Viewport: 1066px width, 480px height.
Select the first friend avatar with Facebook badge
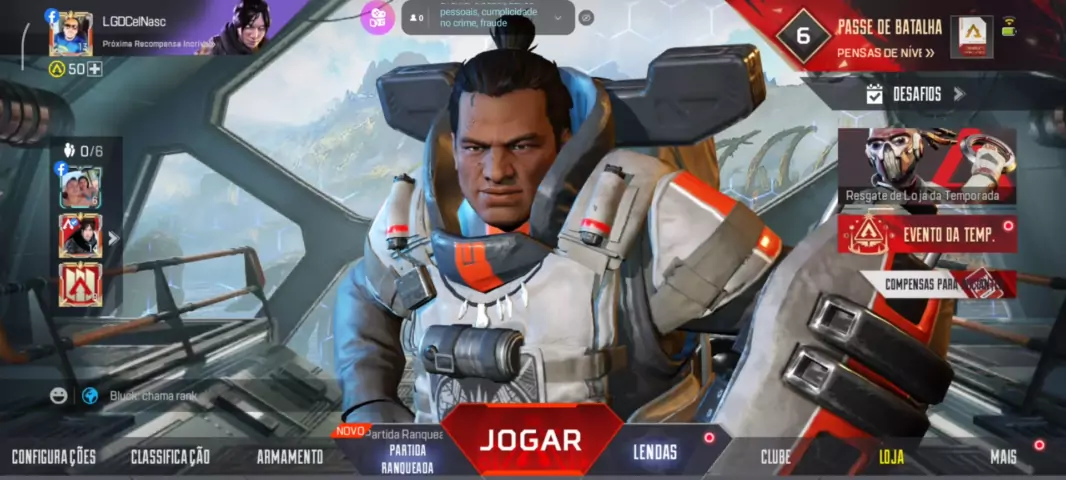[x=80, y=188]
